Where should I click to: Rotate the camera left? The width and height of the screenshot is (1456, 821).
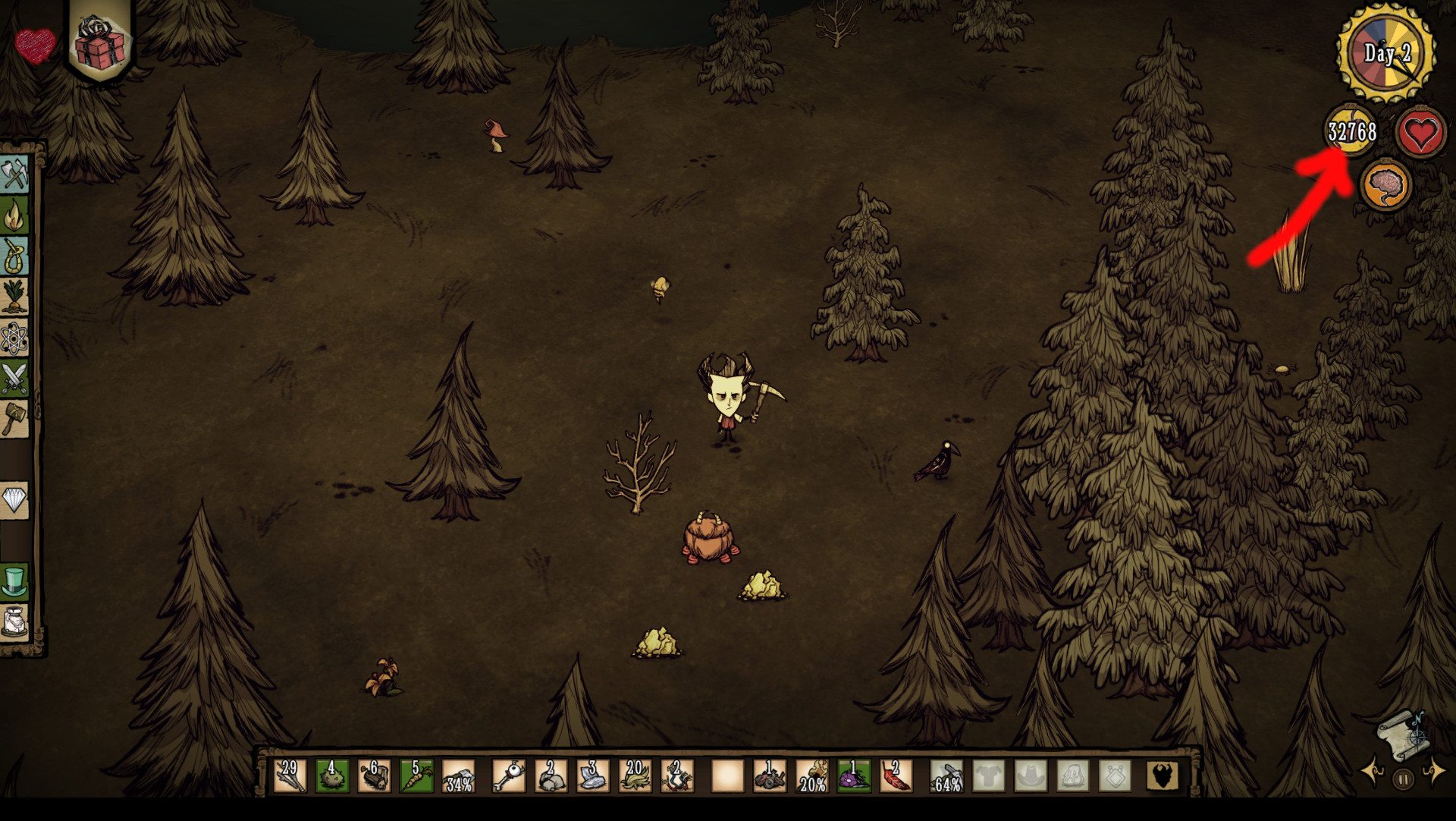[1374, 772]
